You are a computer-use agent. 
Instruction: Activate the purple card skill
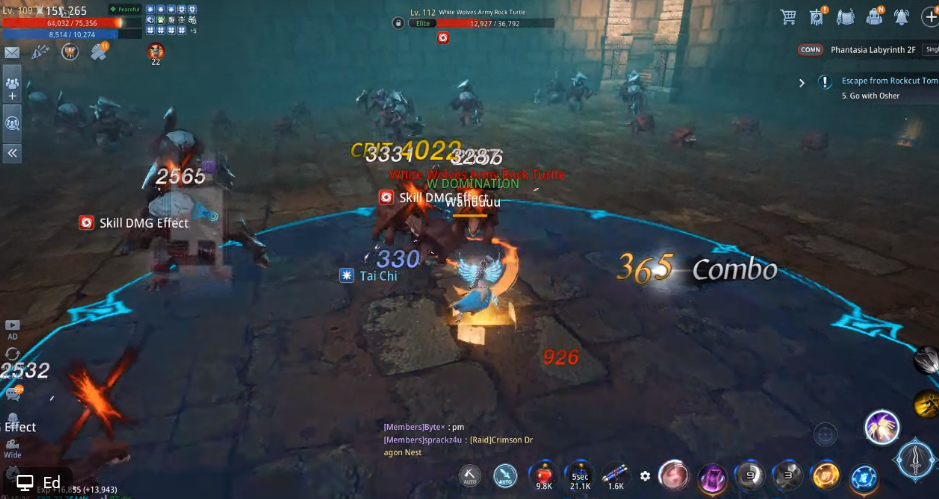(711, 476)
